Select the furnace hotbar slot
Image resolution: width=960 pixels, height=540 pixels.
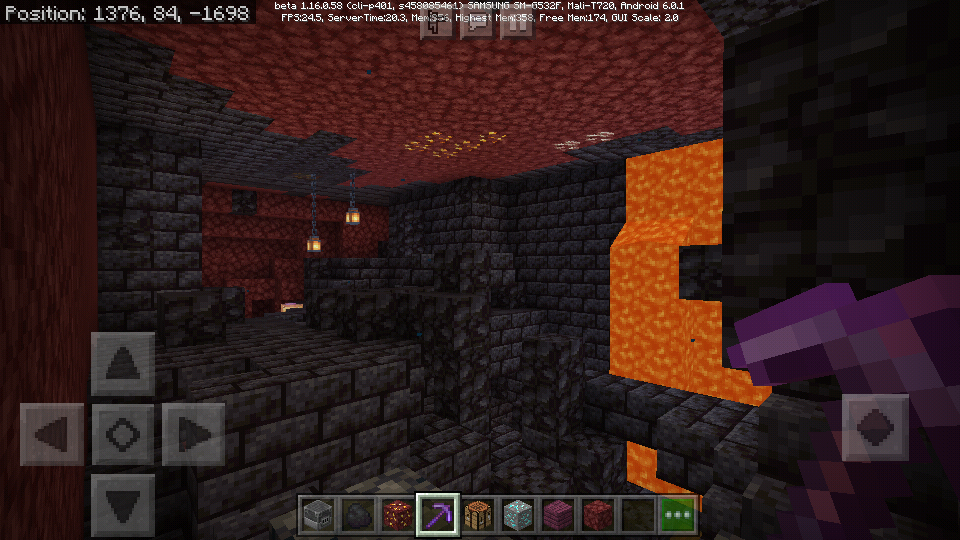[x=318, y=515]
